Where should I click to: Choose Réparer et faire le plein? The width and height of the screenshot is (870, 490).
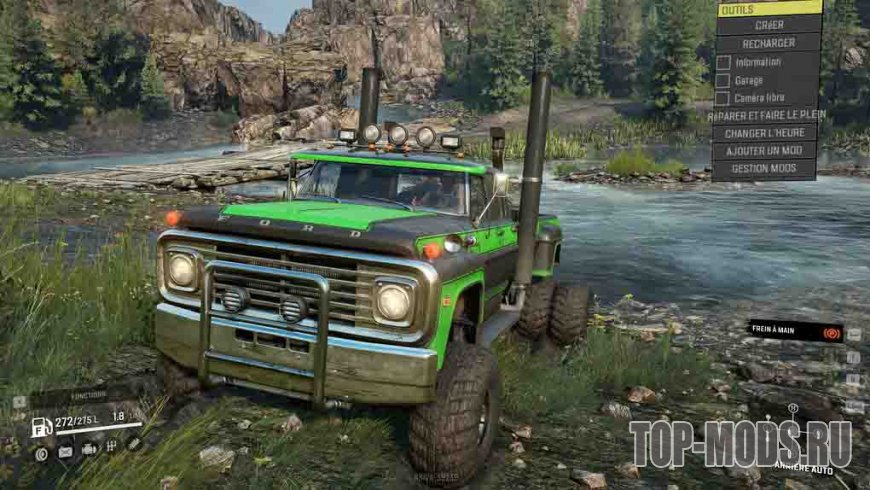[x=767, y=115]
